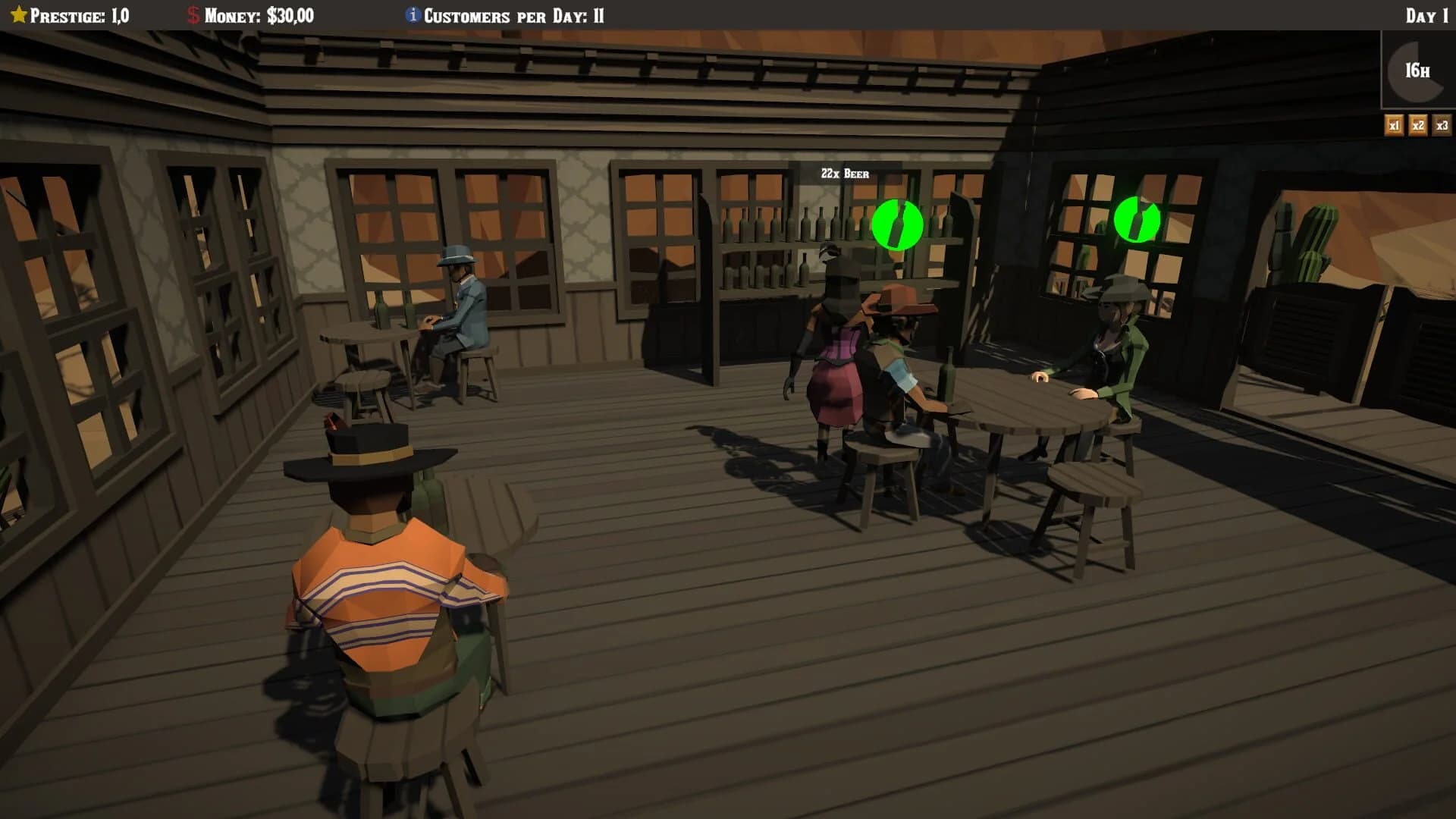Click the yellow Prestige star icon
1456x819 pixels.
coord(18,13)
